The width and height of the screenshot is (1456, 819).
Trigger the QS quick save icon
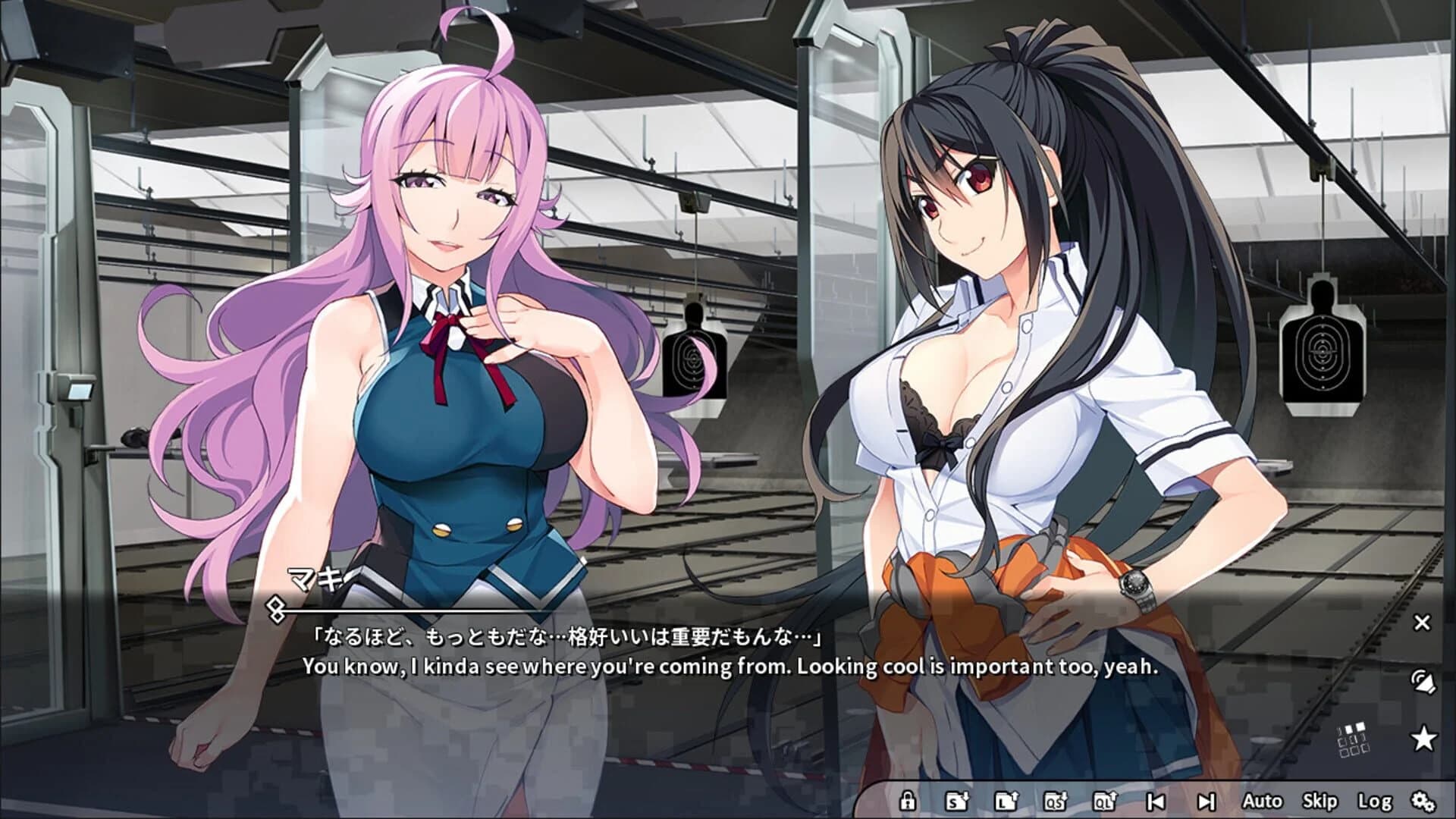pyautogui.click(x=1056, y=802)
